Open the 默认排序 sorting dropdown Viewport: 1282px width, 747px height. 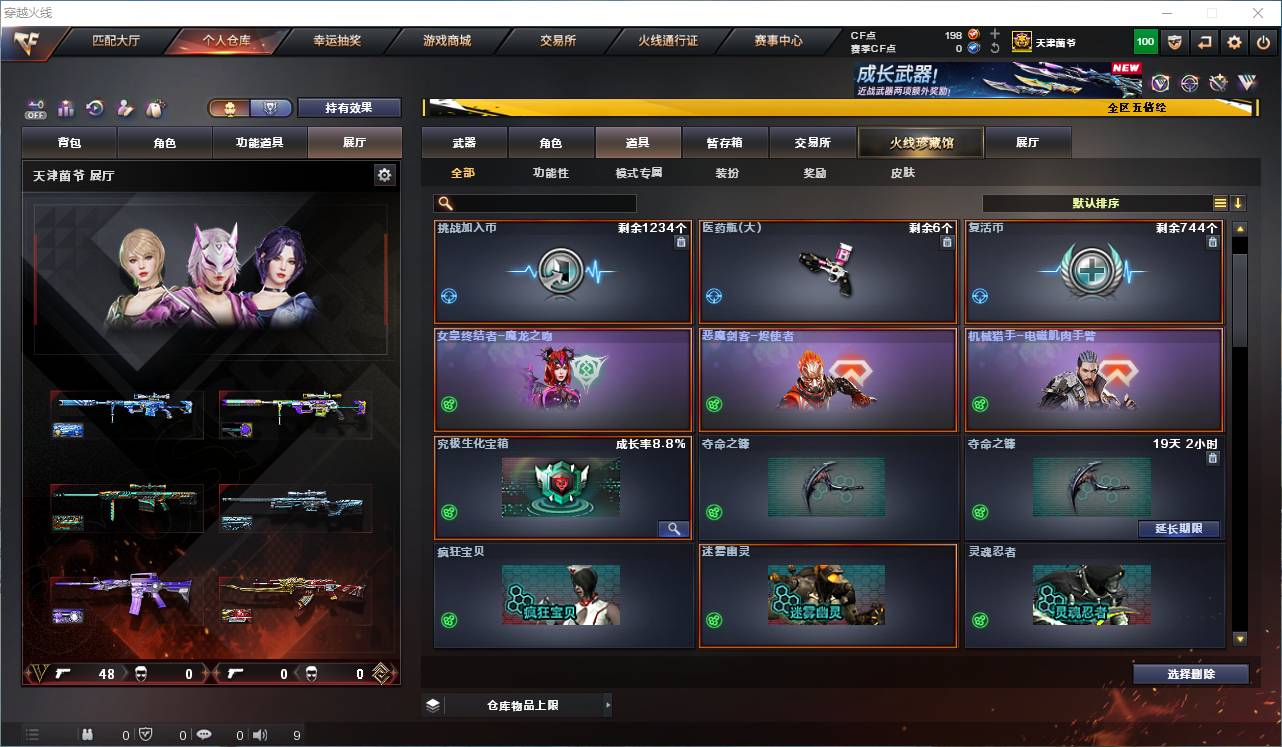1095,203
